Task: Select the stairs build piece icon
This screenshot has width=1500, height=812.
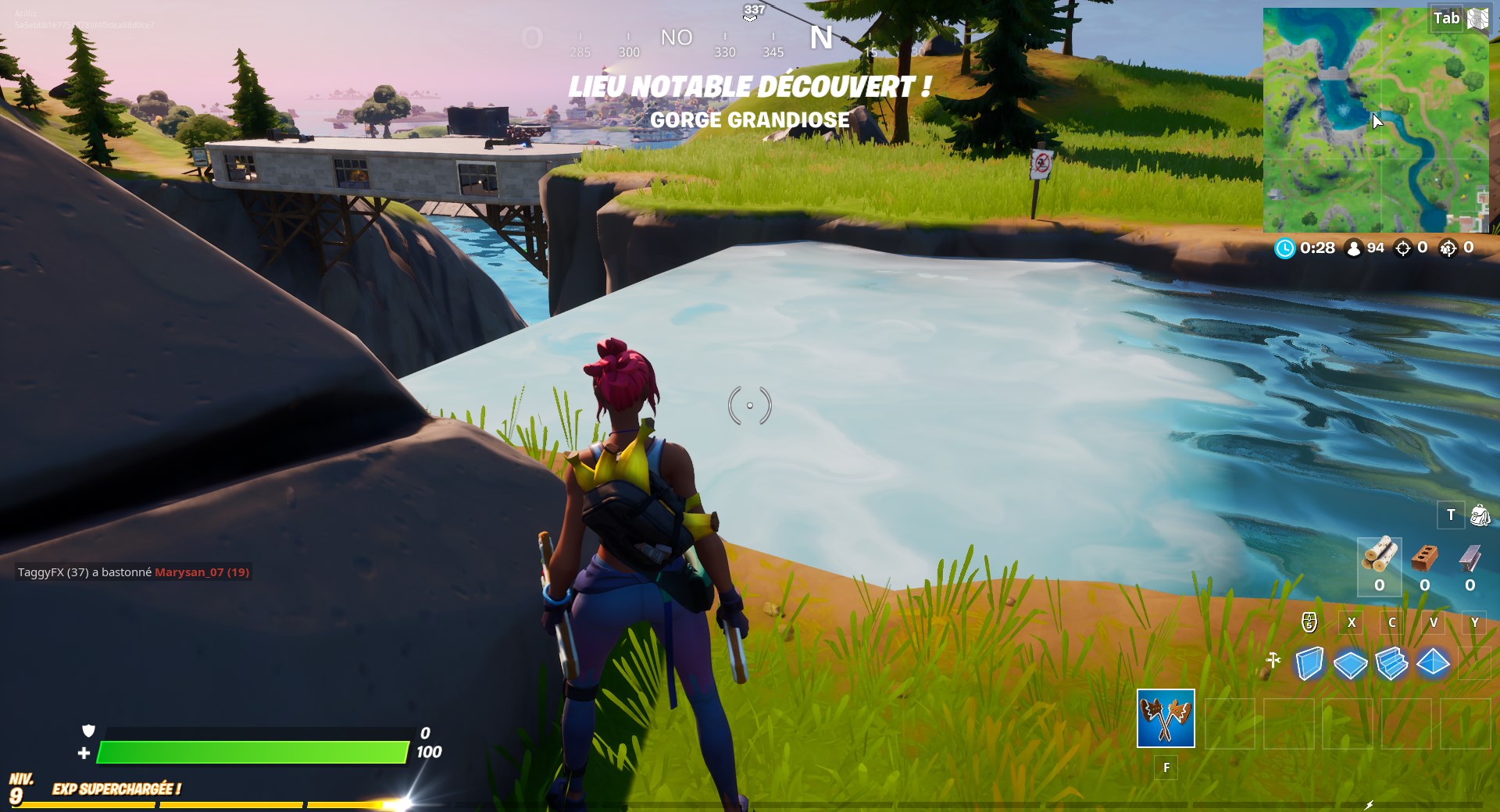Action: pyautogui.click(x=1391, y=662)
